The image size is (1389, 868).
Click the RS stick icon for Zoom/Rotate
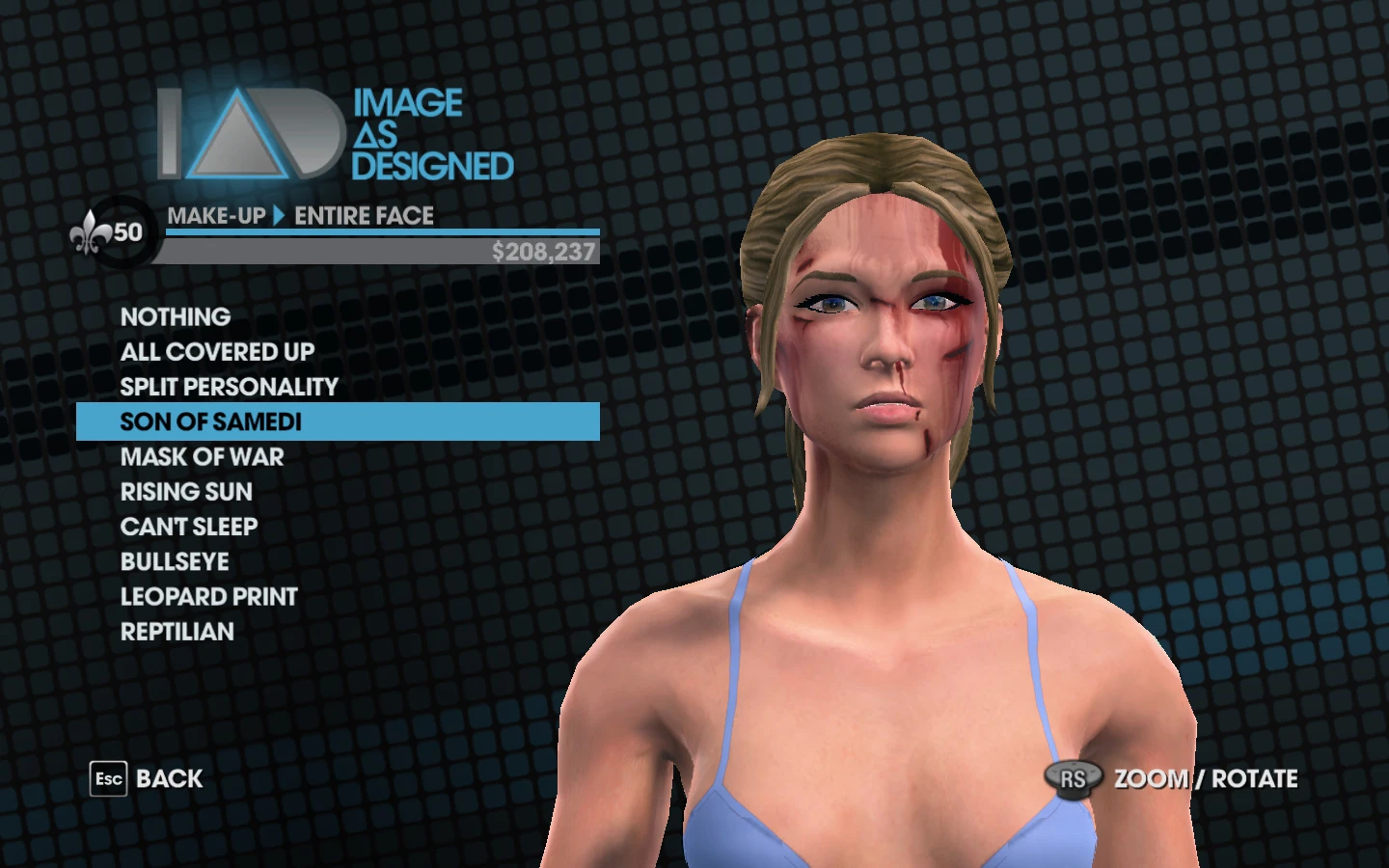[x=1074, y=778]
